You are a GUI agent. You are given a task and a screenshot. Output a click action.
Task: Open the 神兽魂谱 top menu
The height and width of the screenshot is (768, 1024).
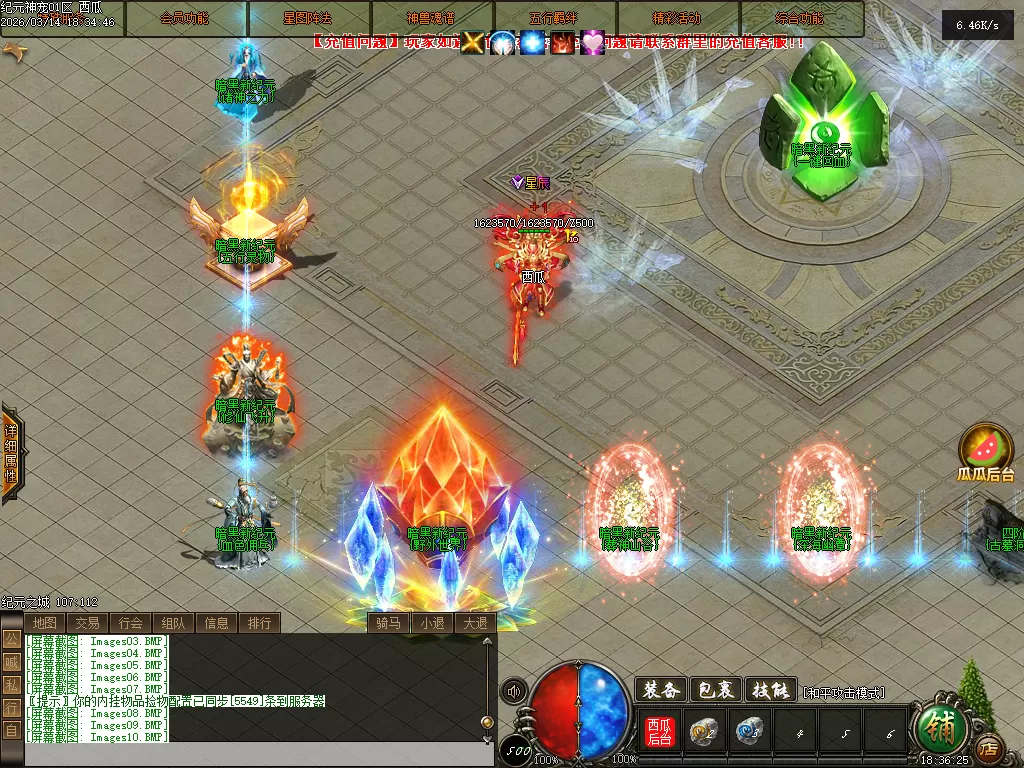coord(431,19)
